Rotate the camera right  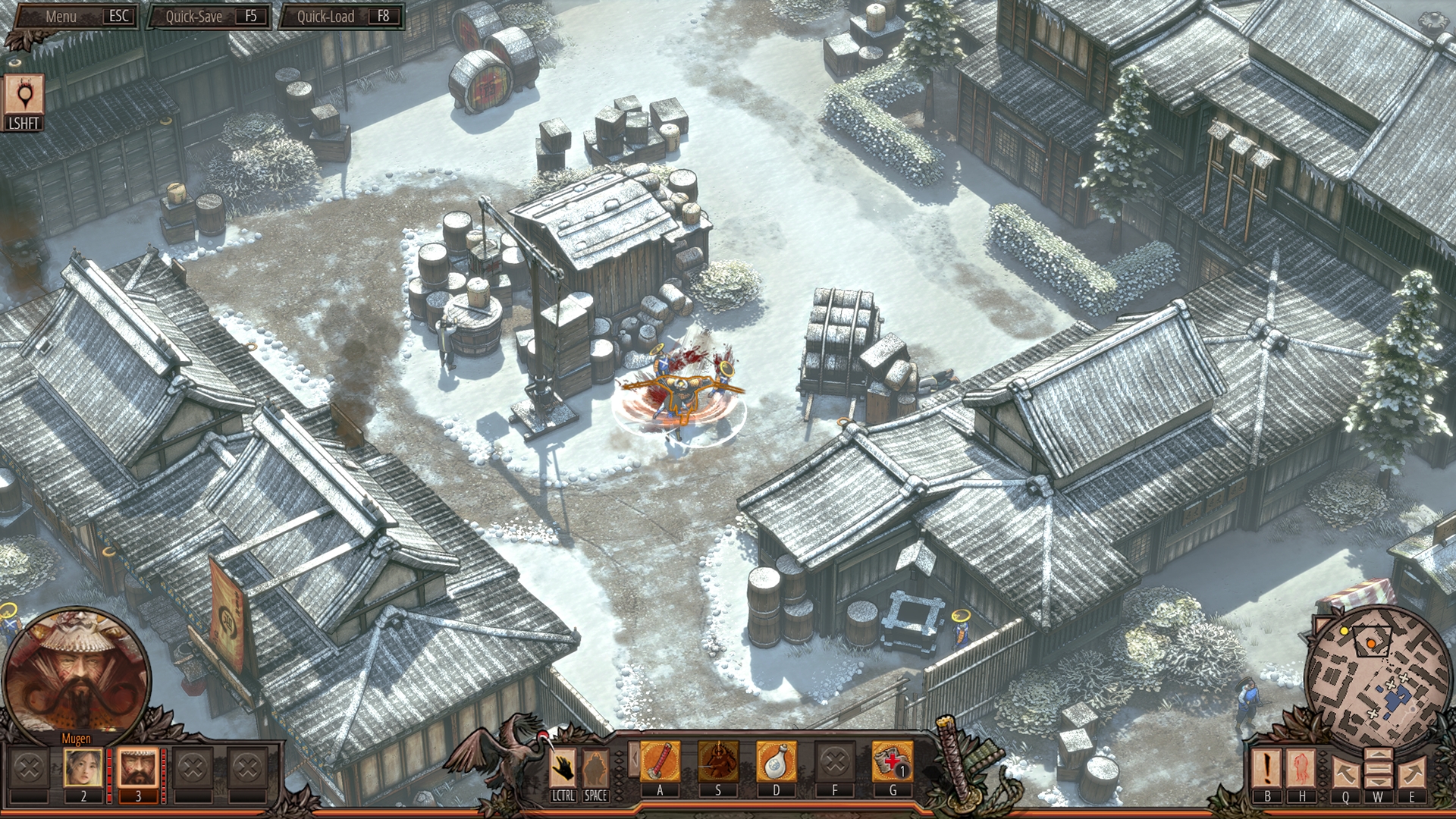tap(1411, 772)
